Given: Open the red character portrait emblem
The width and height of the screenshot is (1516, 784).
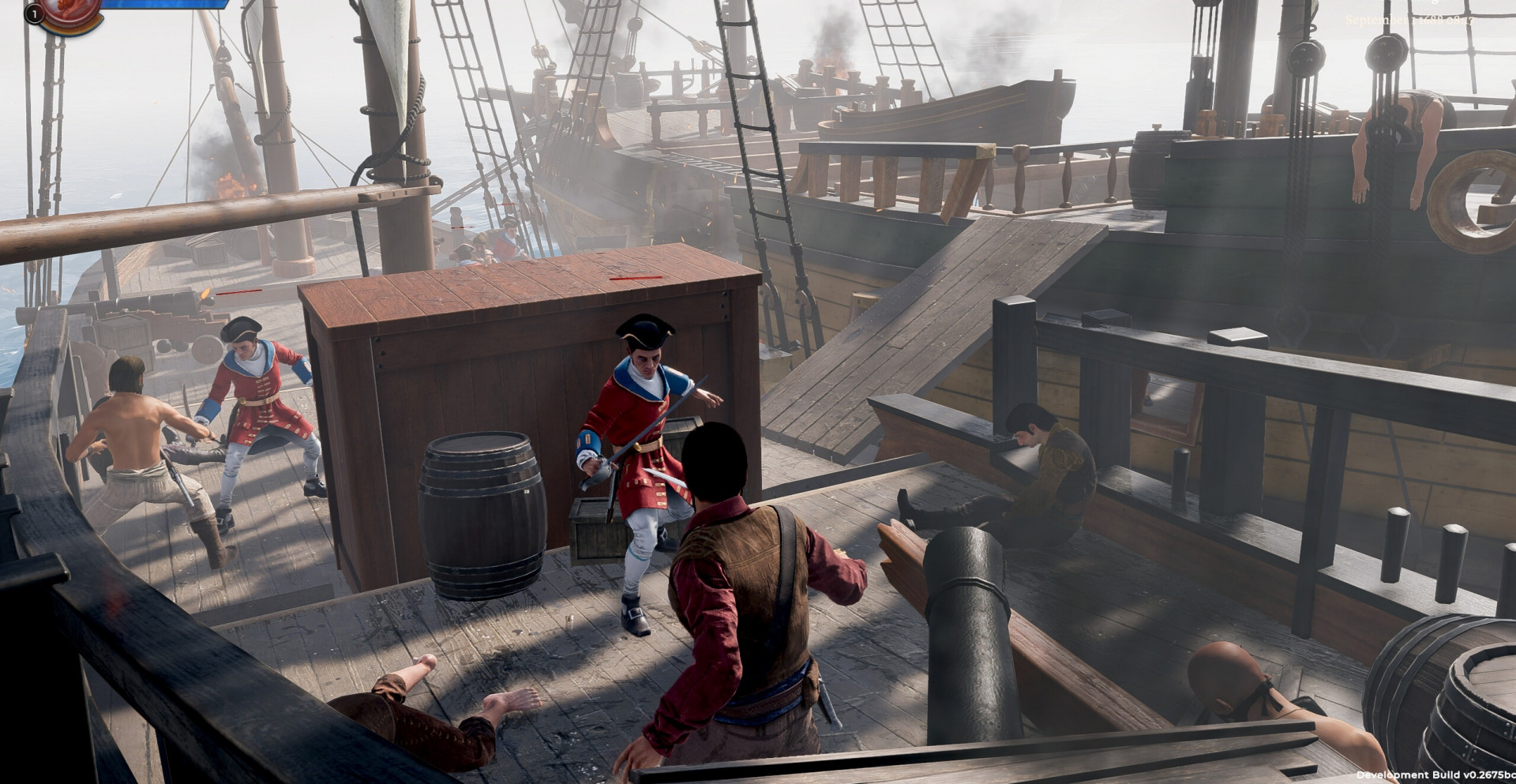Looking at the screenshot, I should tap(73, 12).
